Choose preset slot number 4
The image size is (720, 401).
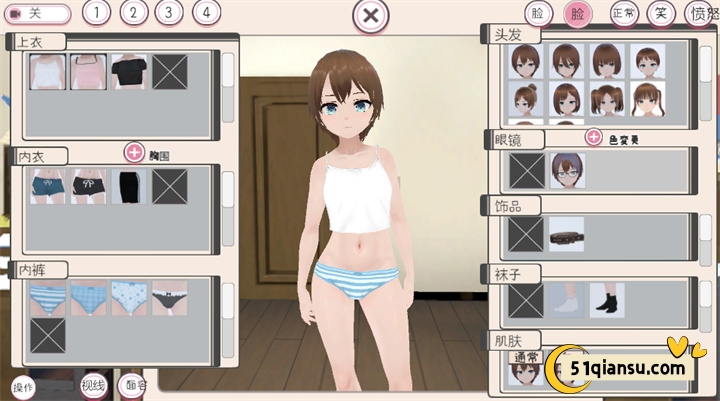point(206,13)
